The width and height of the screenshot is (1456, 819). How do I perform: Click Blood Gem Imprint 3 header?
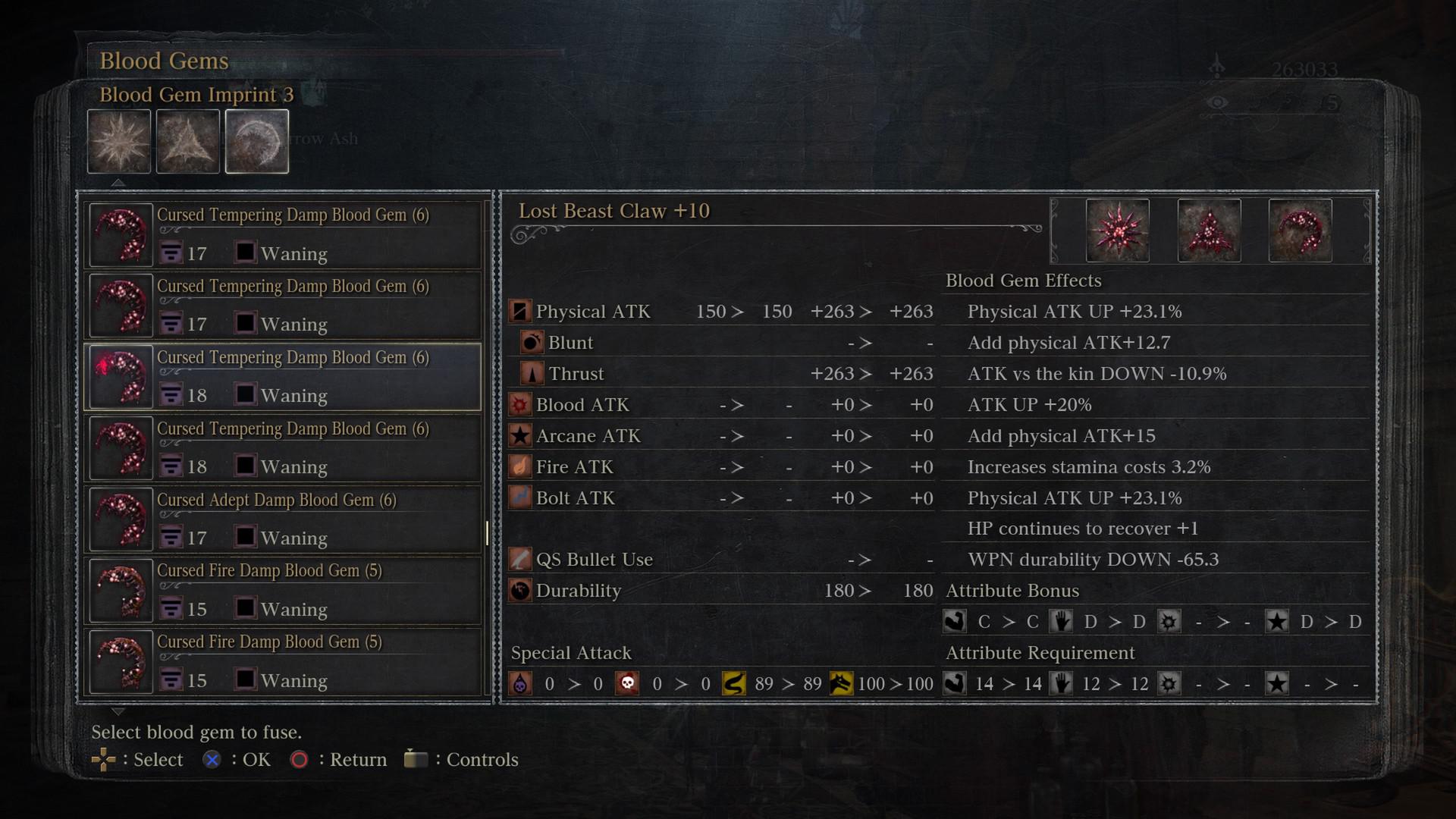196,95
